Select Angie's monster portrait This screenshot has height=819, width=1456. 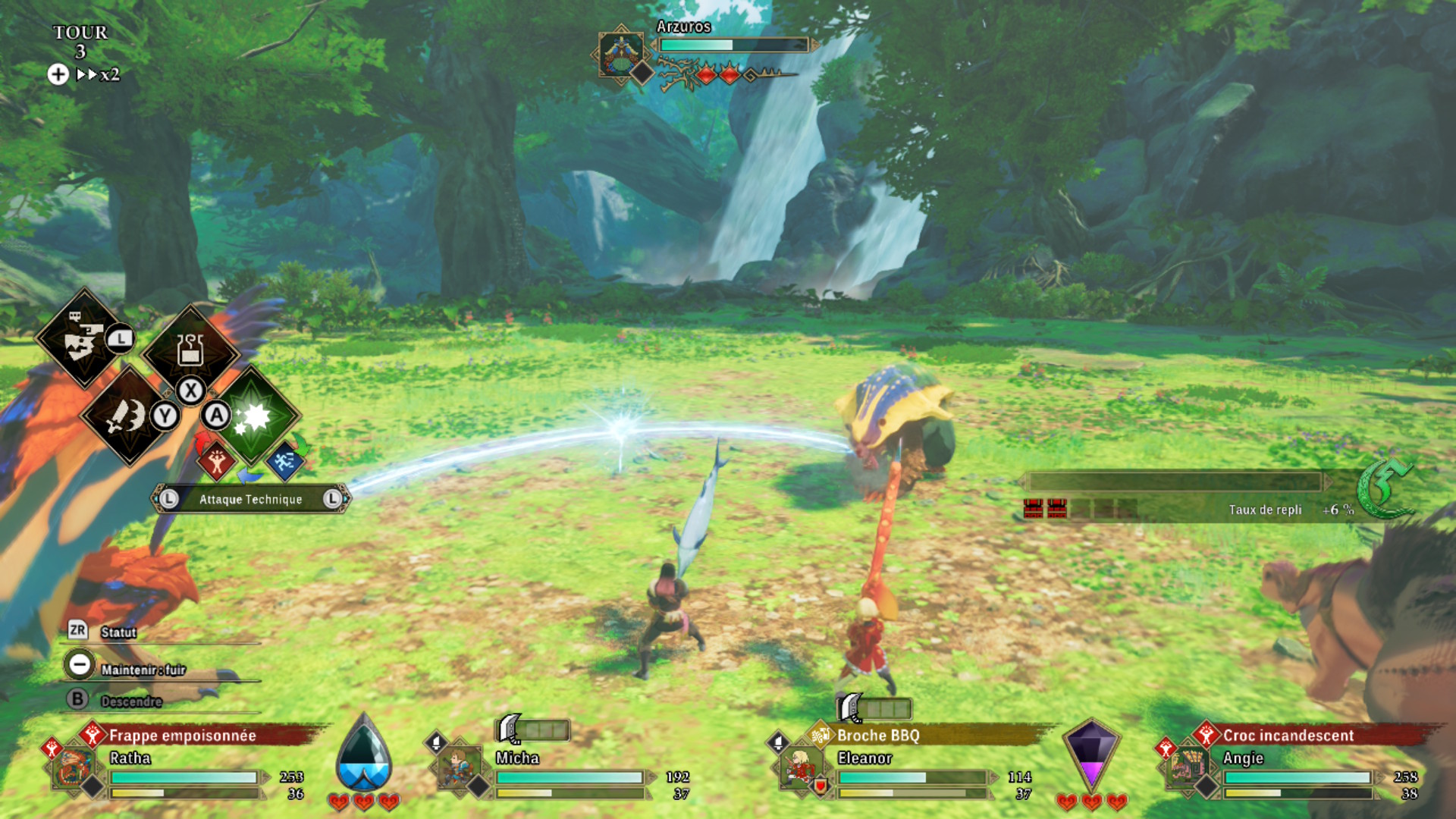(x=1187, y=767)
